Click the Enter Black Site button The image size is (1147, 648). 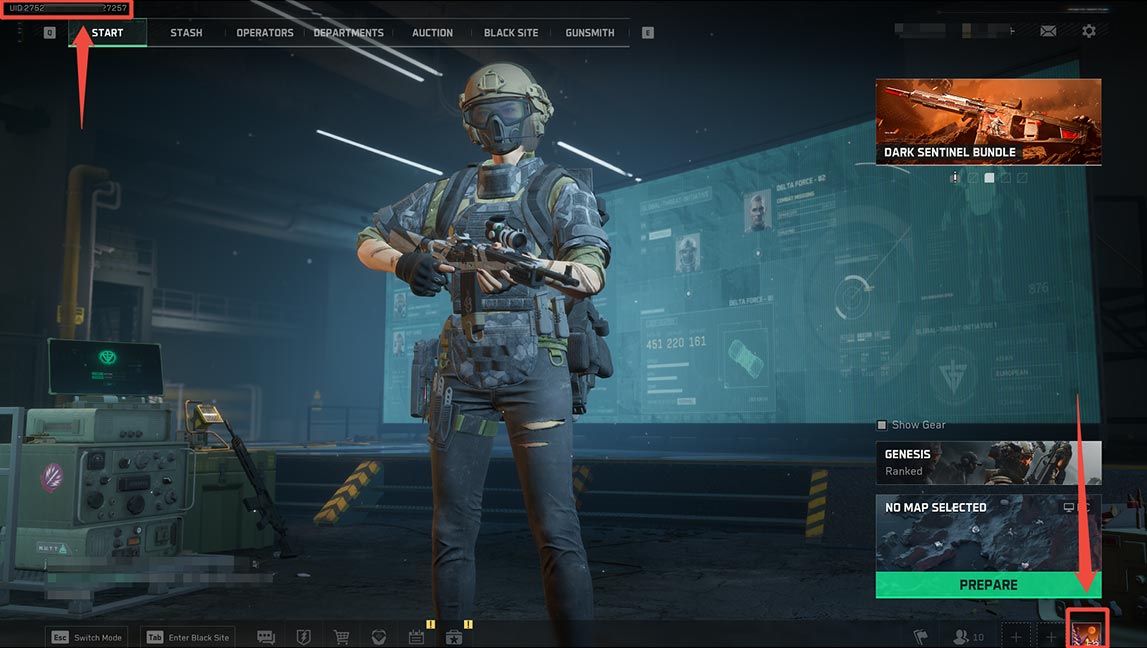(188, 637)
